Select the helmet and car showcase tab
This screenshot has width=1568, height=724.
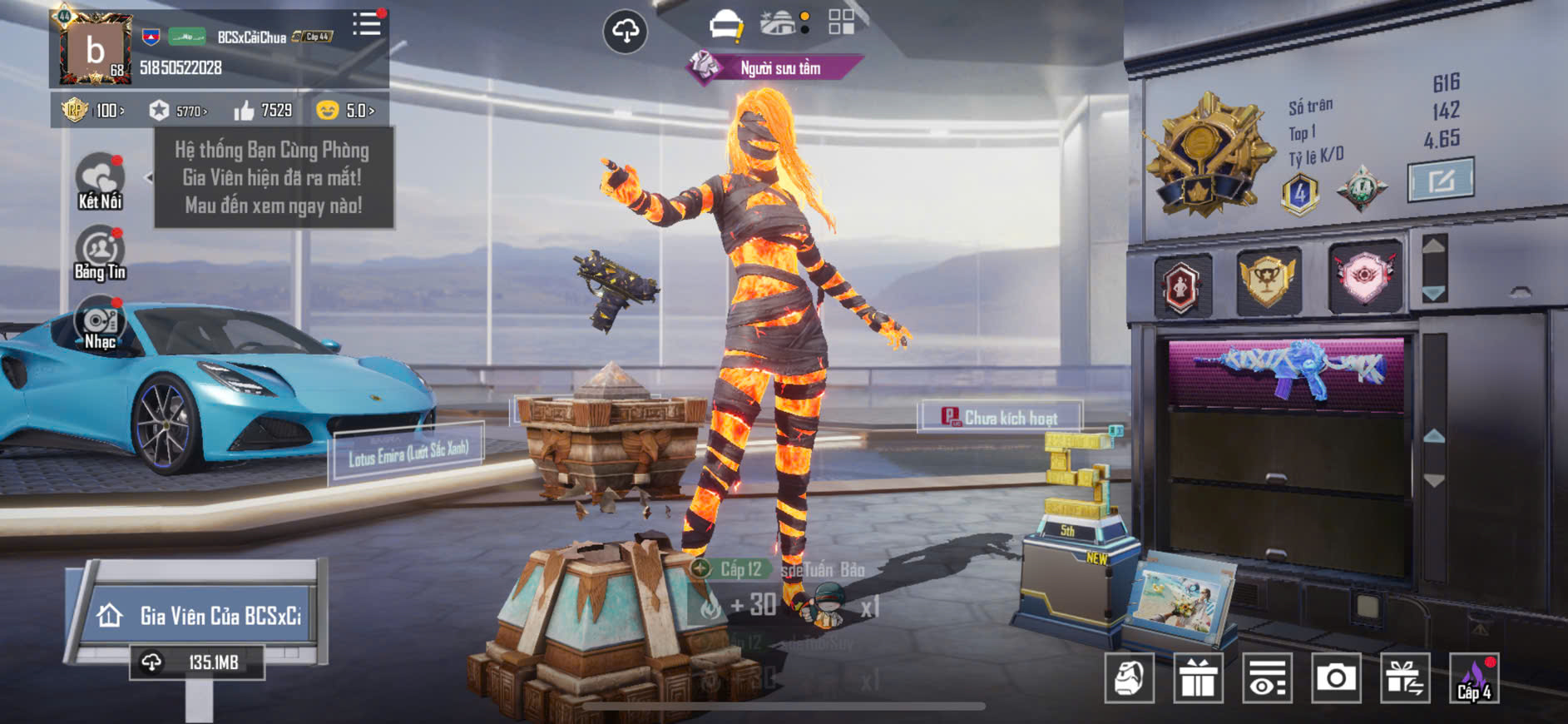725,24
